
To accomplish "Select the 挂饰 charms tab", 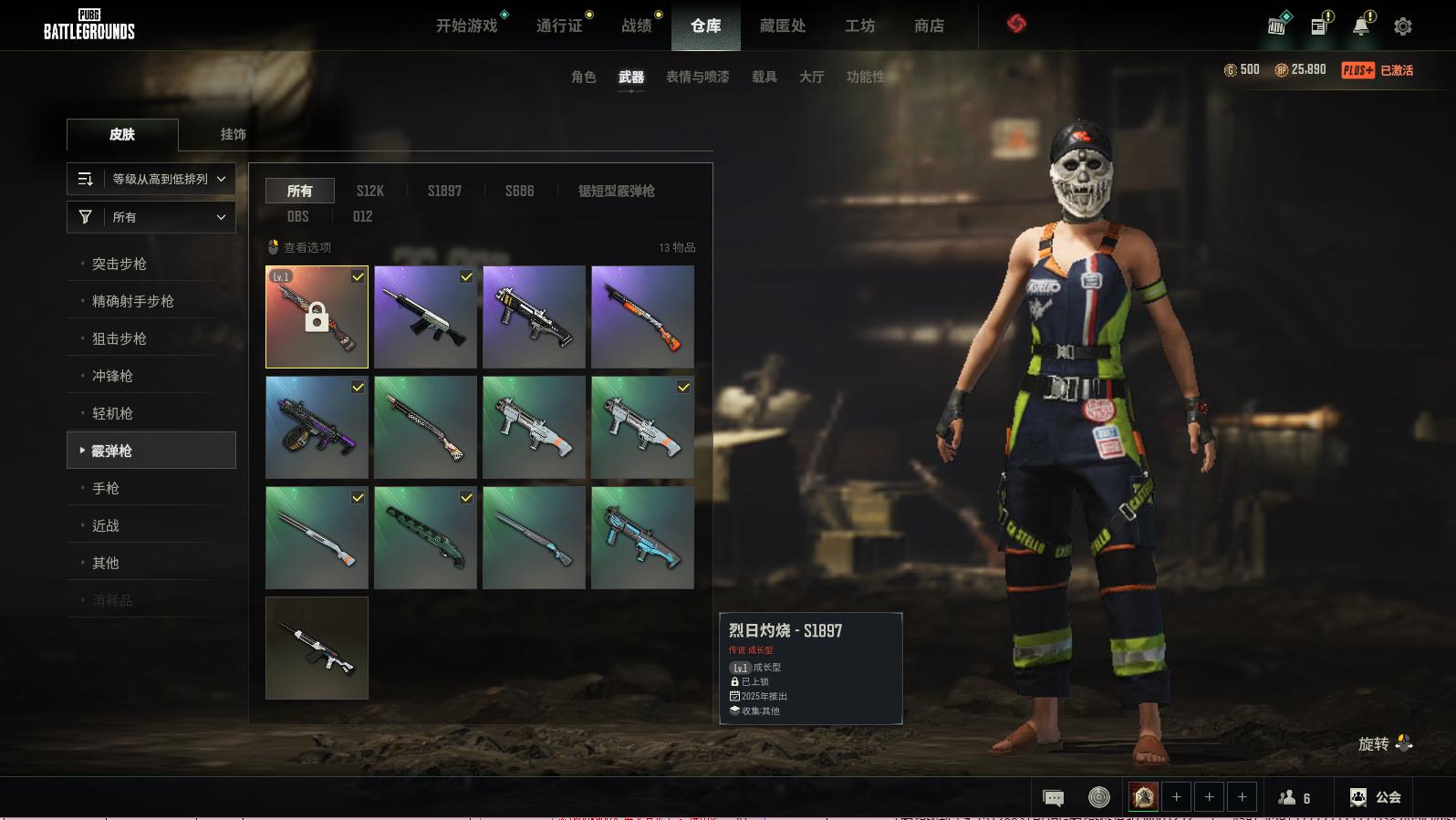I will coord(233,134).
